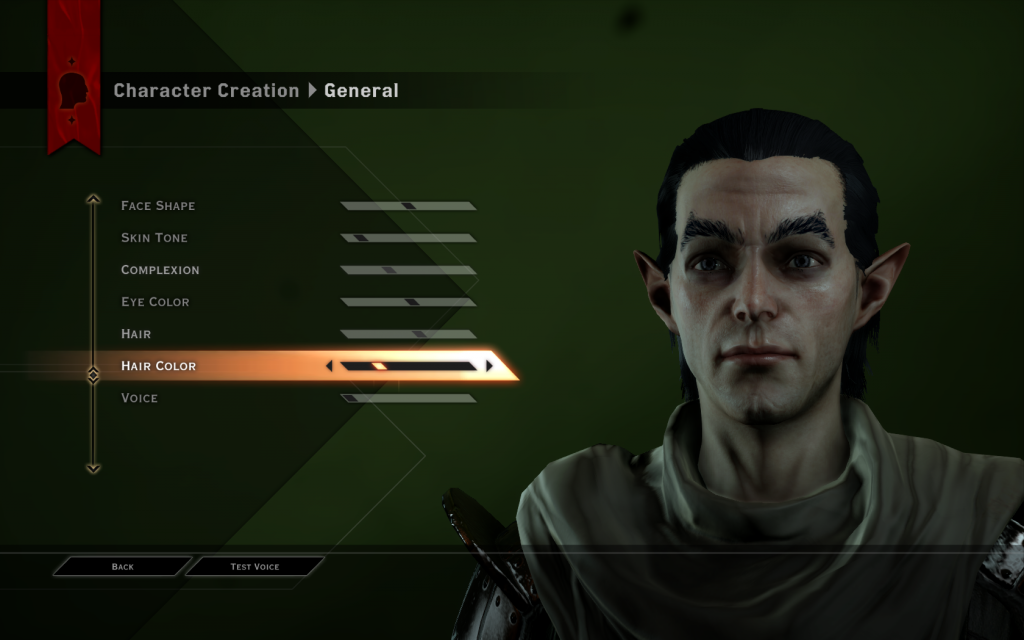Click the list's scroll up arrow
The image size is (1024, 640).
coord(93,200)
